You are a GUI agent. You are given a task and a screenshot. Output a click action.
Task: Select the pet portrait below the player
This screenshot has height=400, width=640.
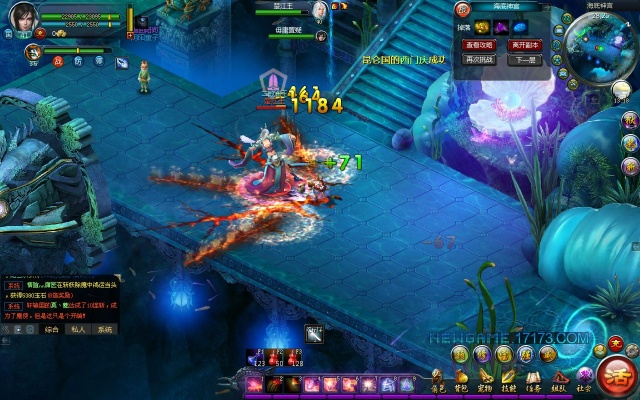click(34, 51)
